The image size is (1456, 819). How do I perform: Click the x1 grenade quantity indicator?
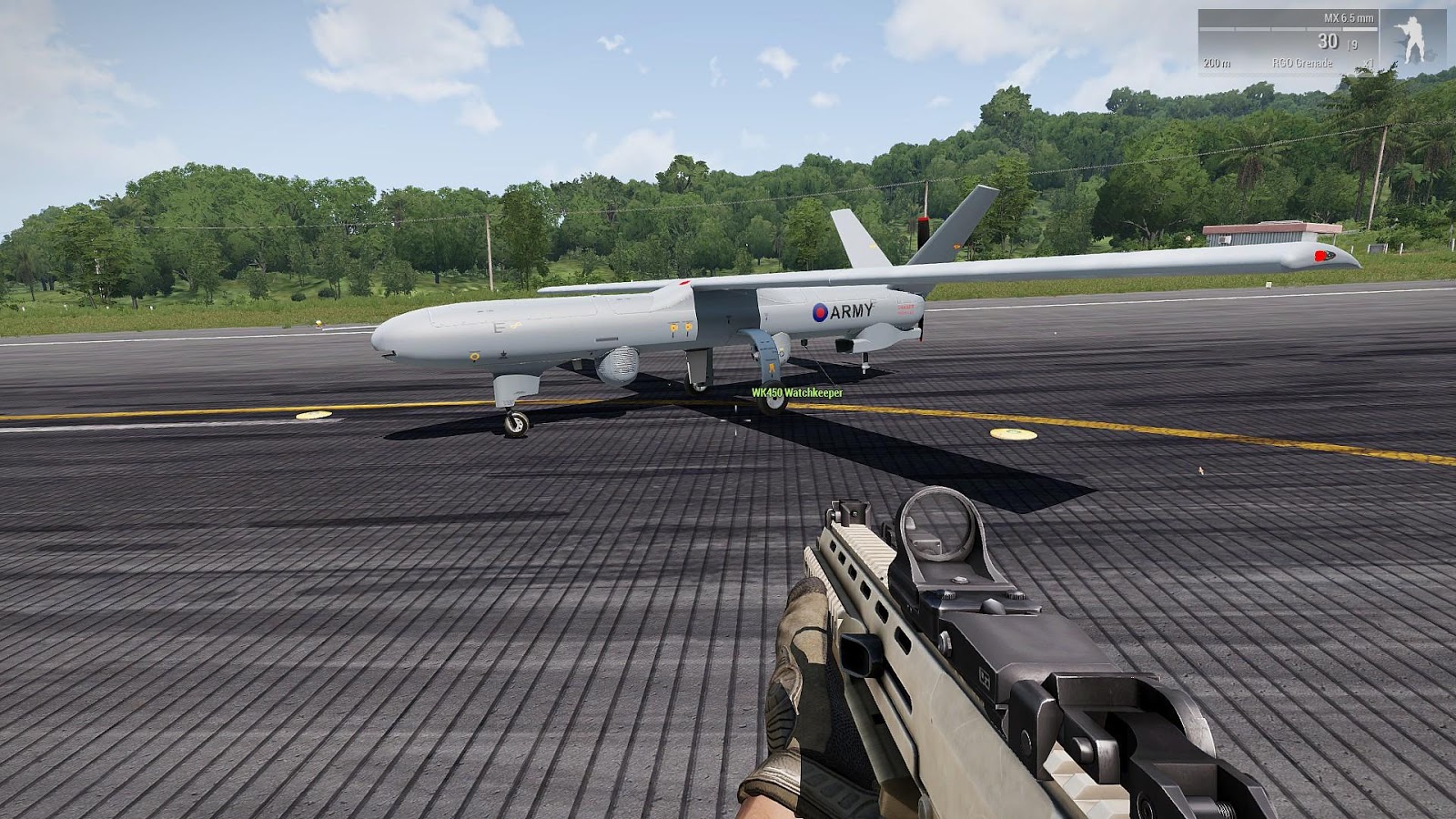pyautogui.click(x=1368, y=63)
